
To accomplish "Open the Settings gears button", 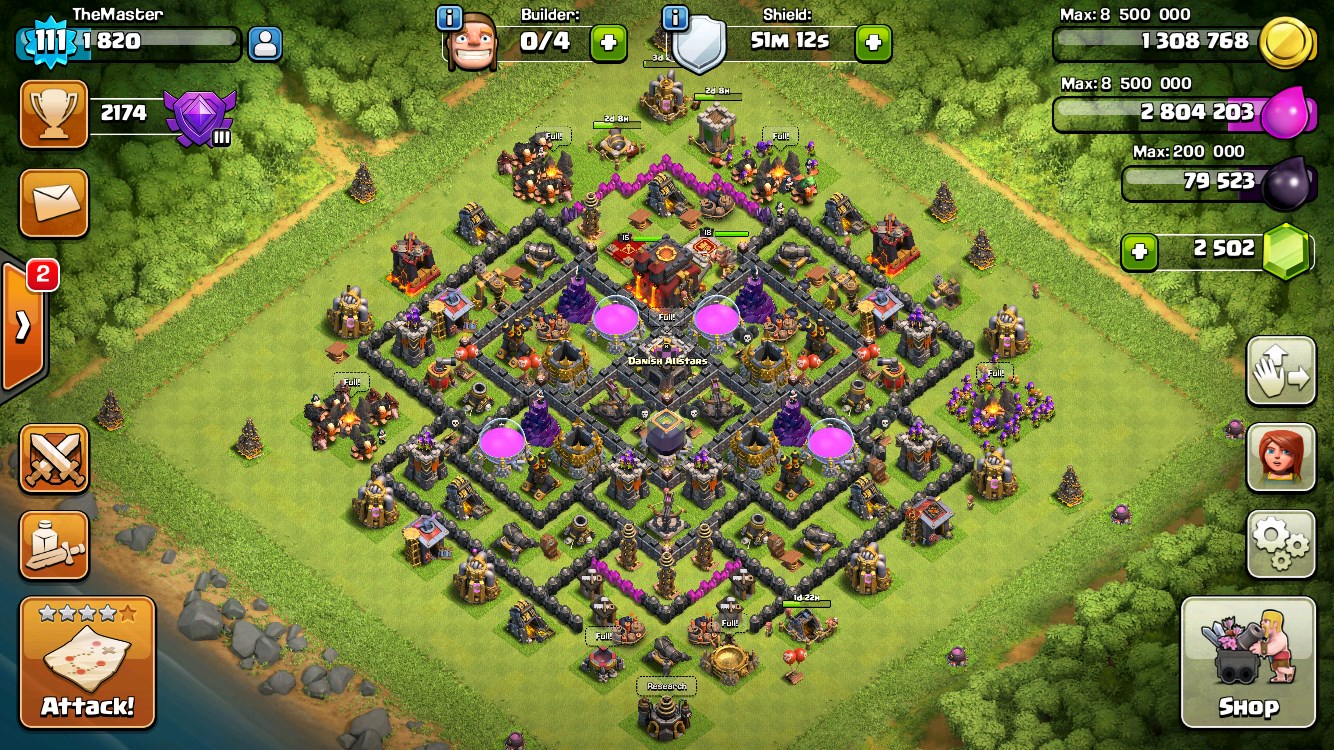I will click(1281, 543).
